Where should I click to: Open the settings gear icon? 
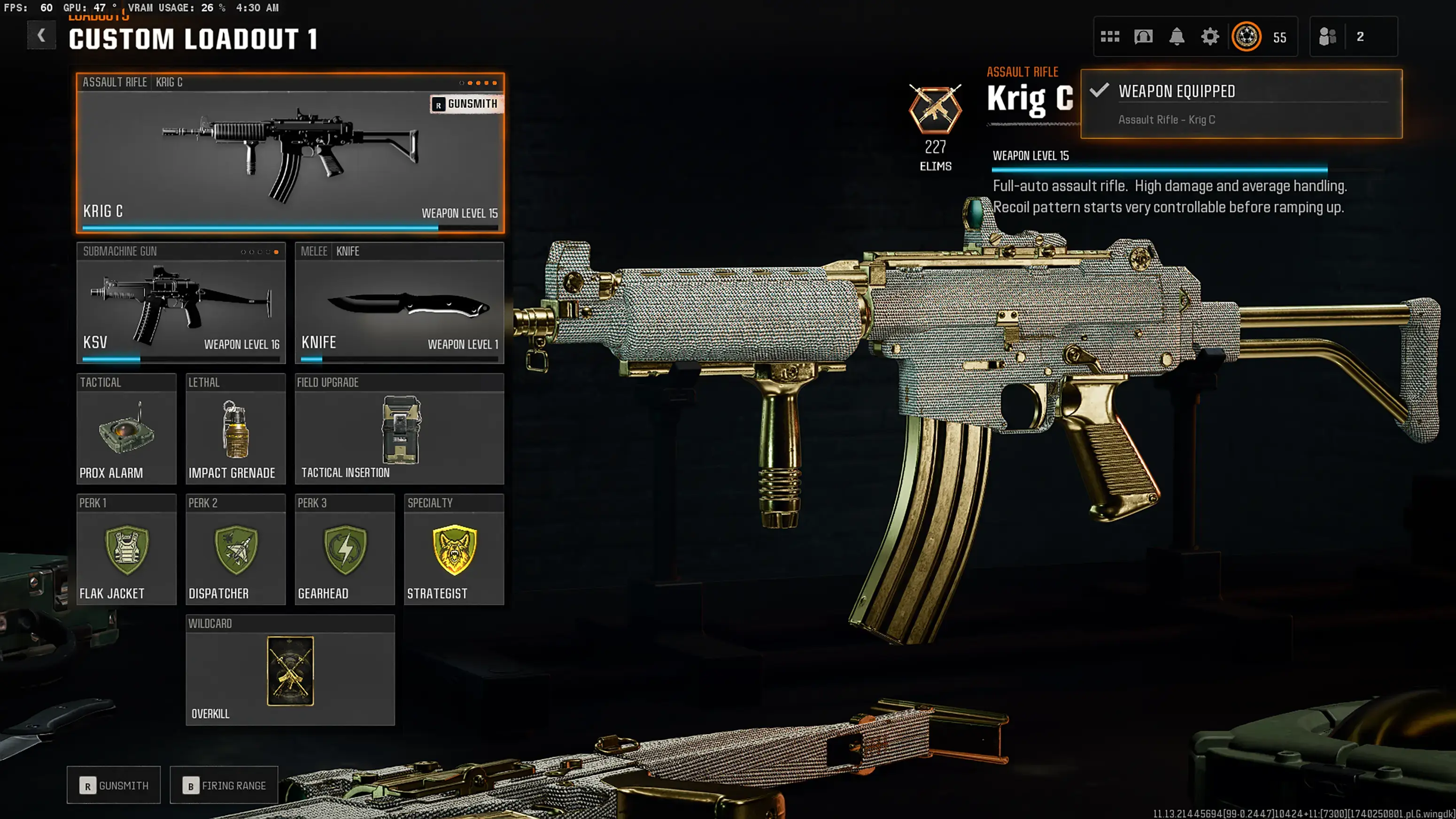[1210, 36]
